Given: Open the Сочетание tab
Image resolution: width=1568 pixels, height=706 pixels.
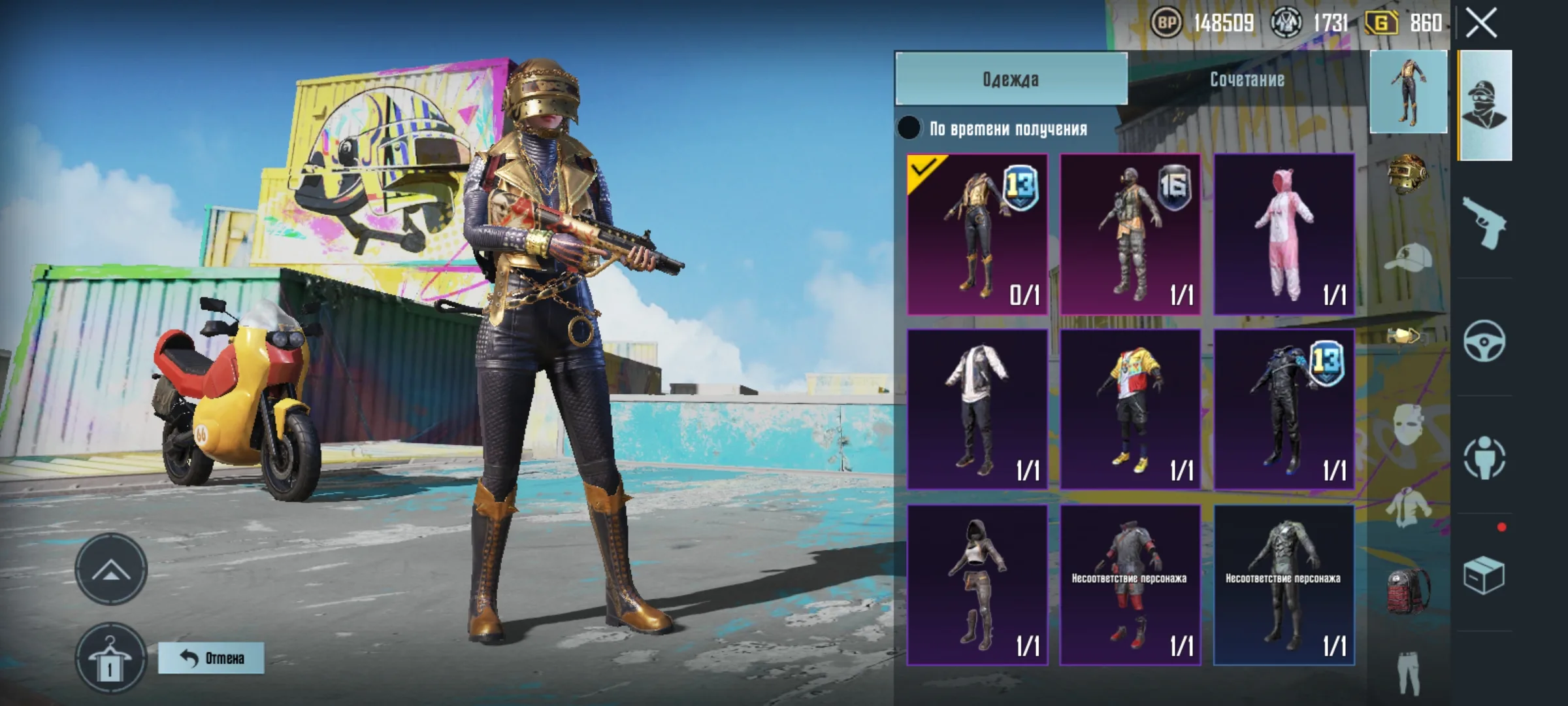Looking at the screenshot, I should point(1247,79).
